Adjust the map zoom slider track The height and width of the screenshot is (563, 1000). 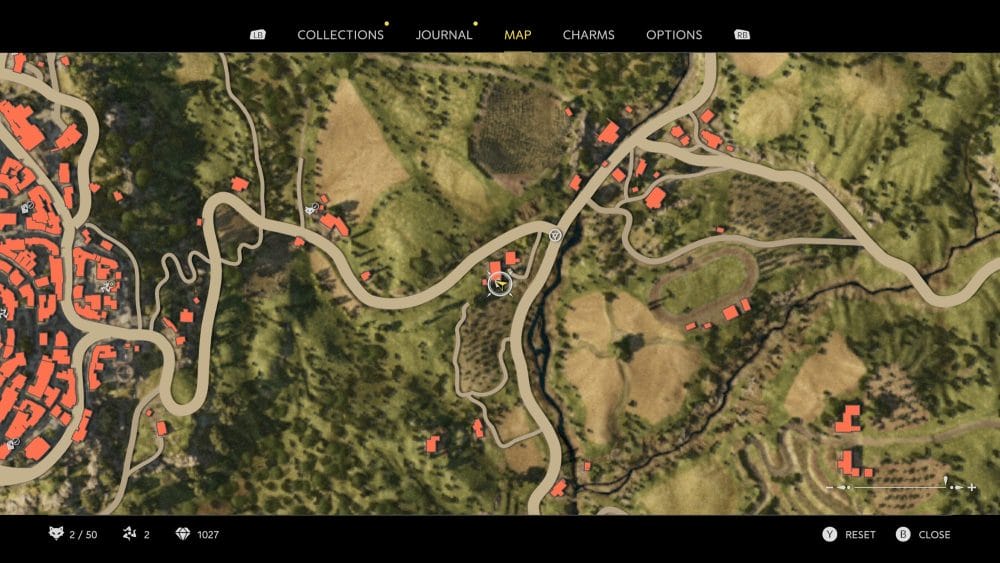(x=900, y=487)
